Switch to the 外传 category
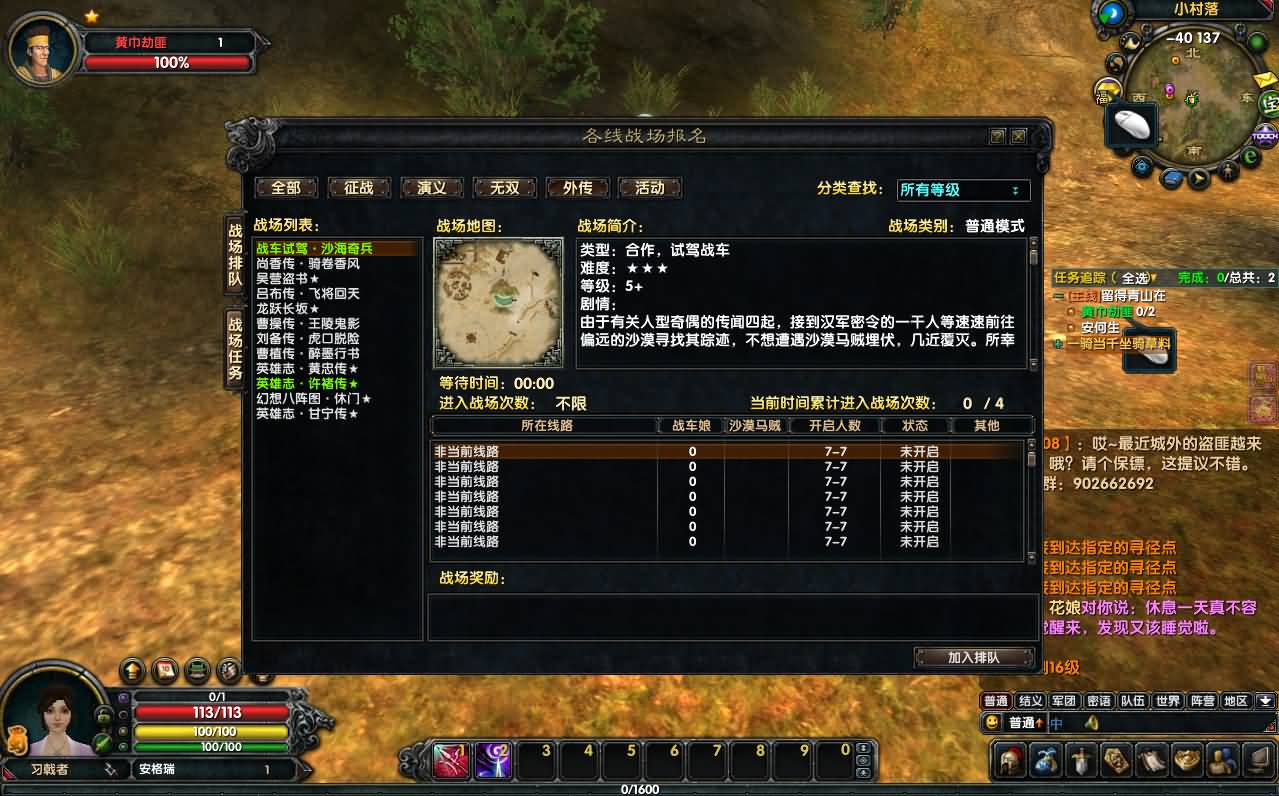The height and width of the screenshot is (796, 1279). (x=577, y=188)
